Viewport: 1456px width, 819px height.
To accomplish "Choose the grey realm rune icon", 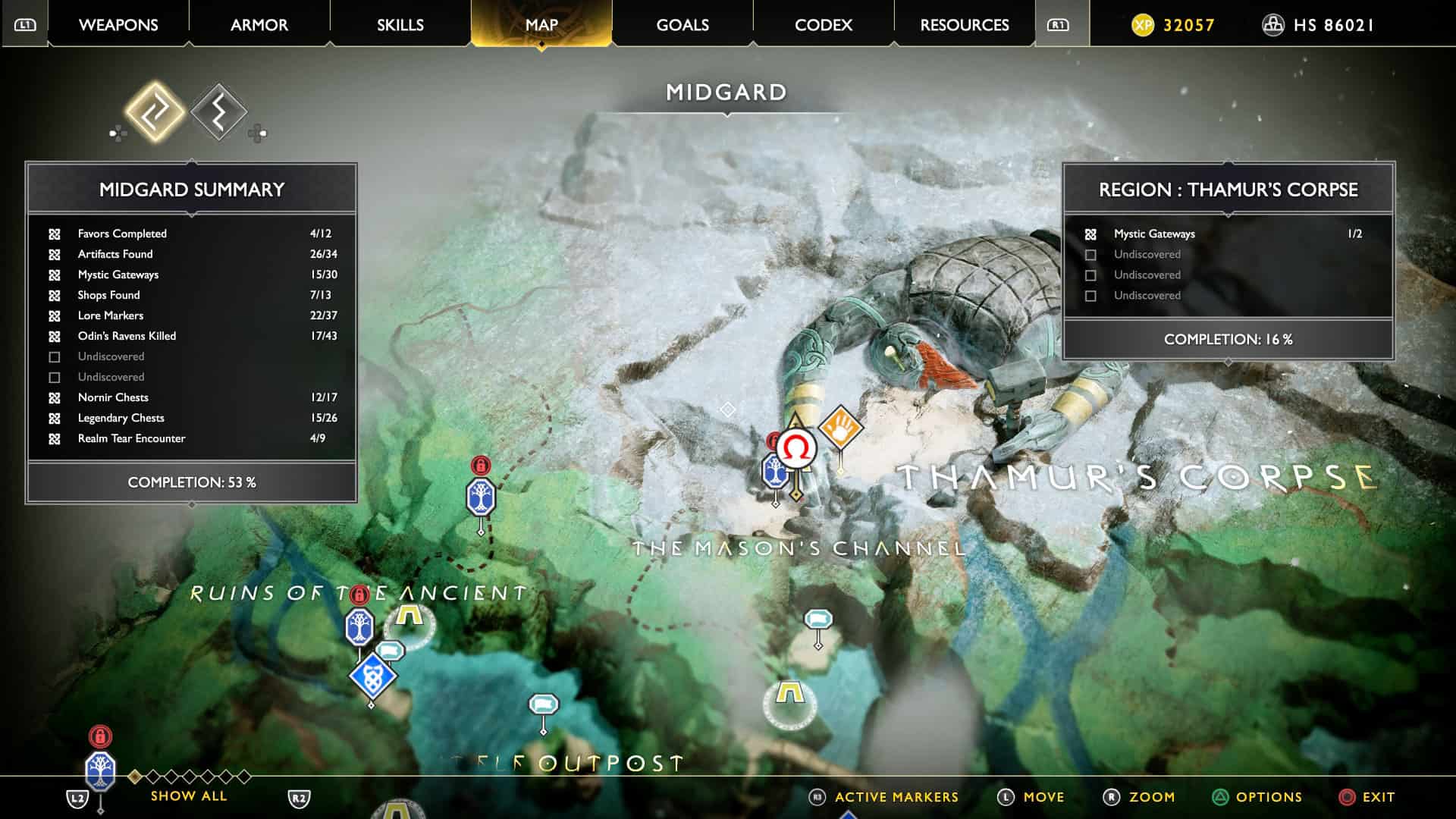I will [218, 112].
